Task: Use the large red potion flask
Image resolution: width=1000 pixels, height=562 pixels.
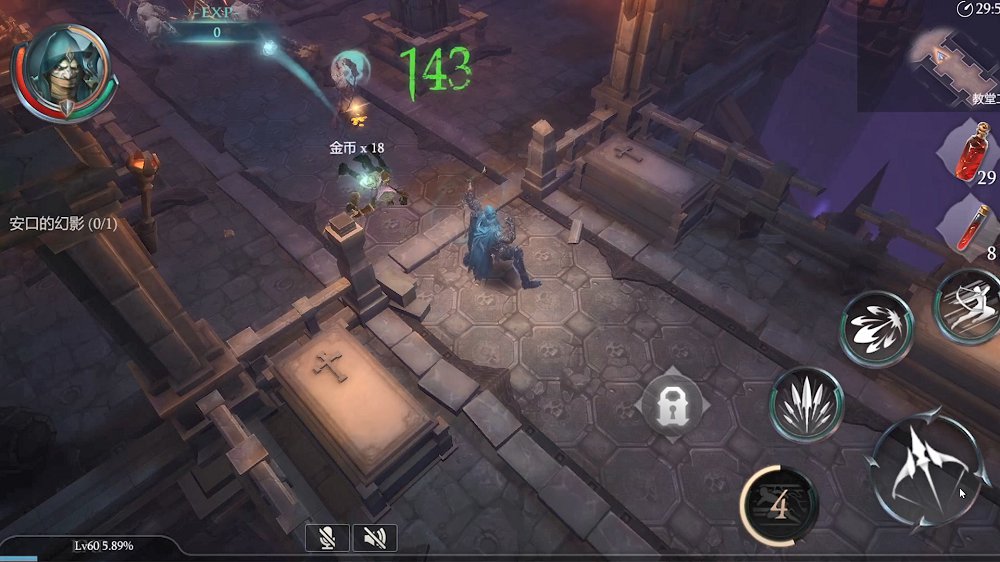Action: tap(969, 150)
